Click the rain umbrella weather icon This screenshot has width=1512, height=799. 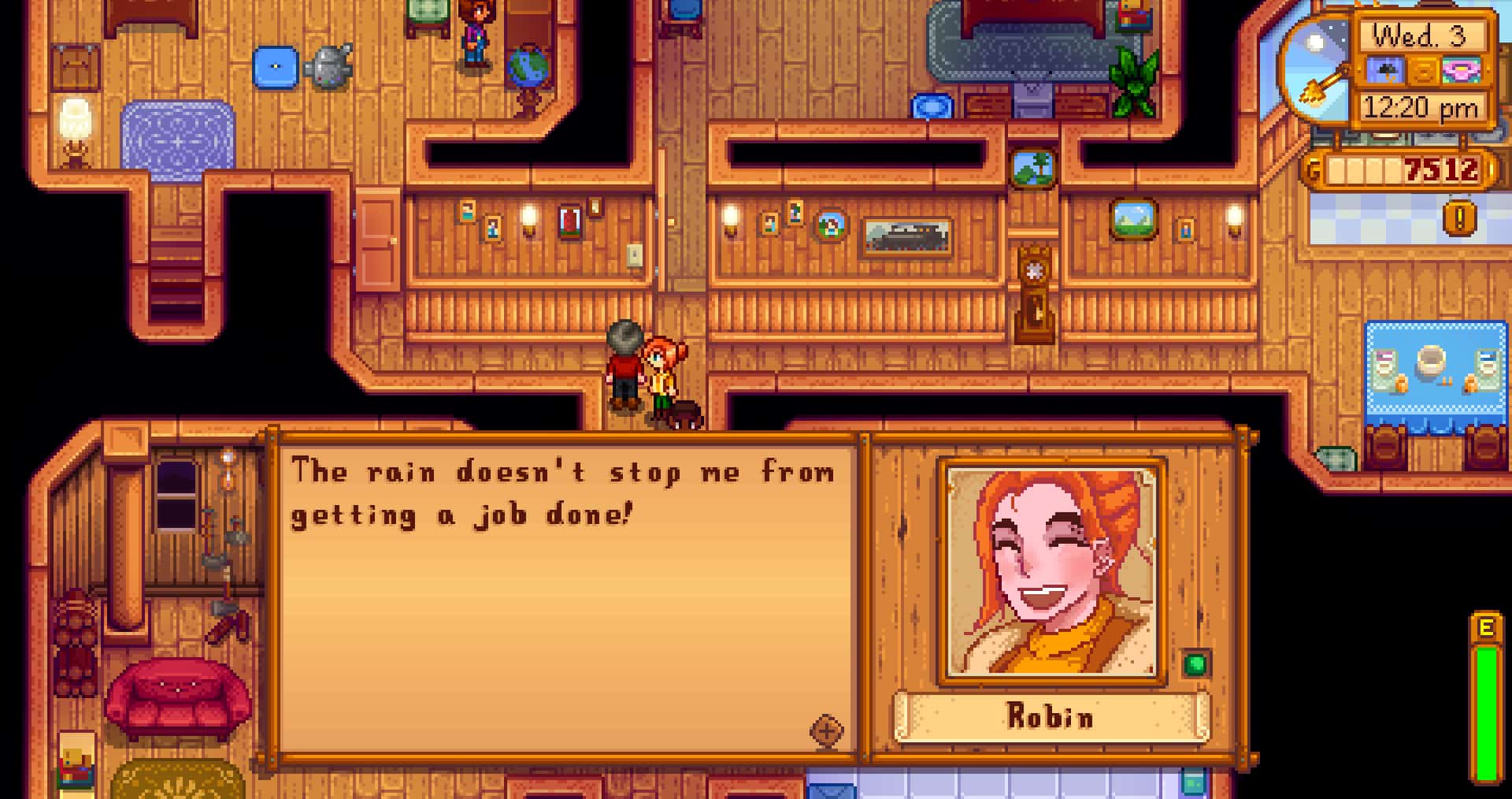click(1384, 69)
